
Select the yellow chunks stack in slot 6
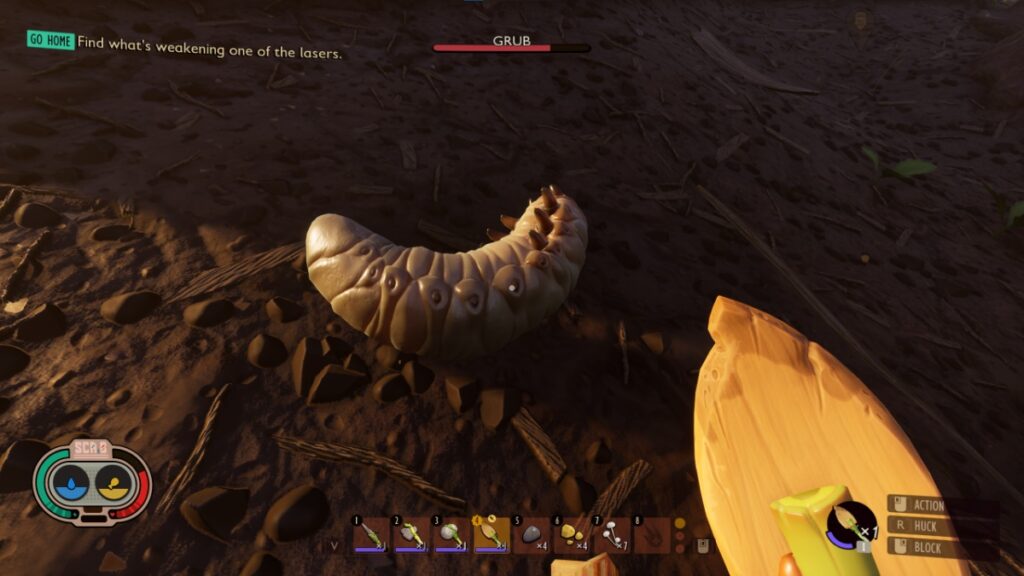571,535
